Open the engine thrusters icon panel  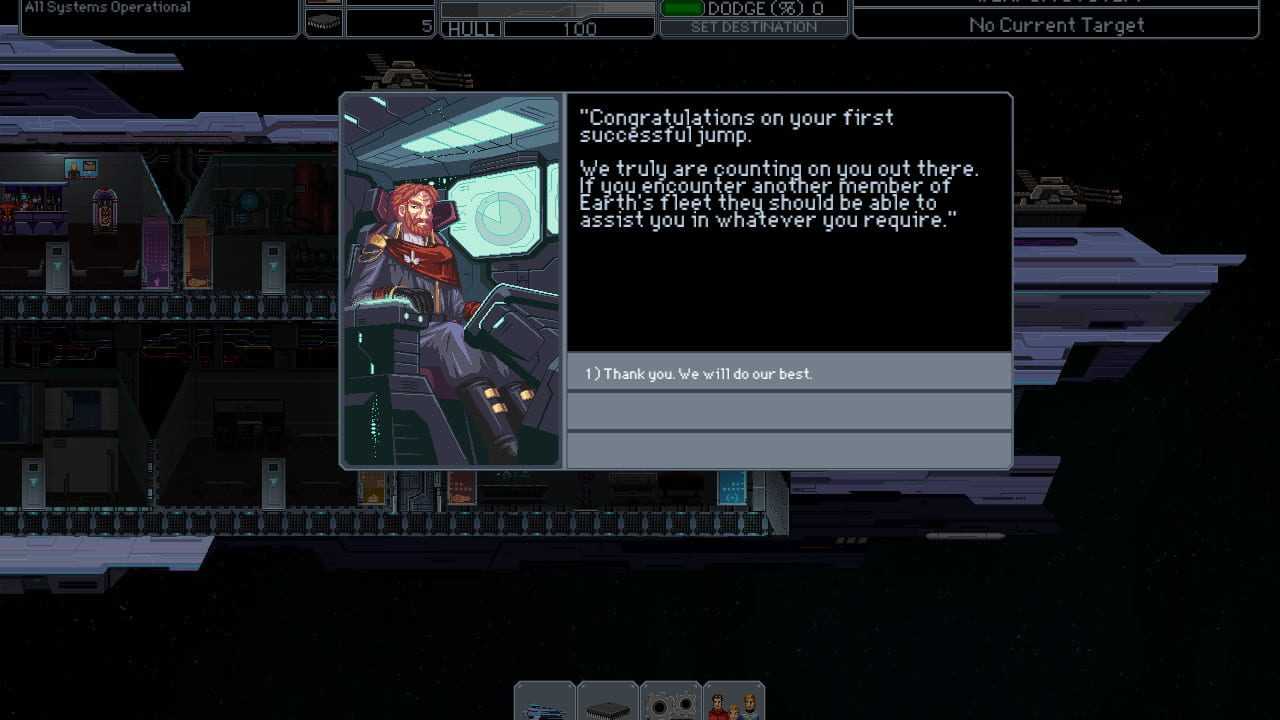tap(671, 703)
